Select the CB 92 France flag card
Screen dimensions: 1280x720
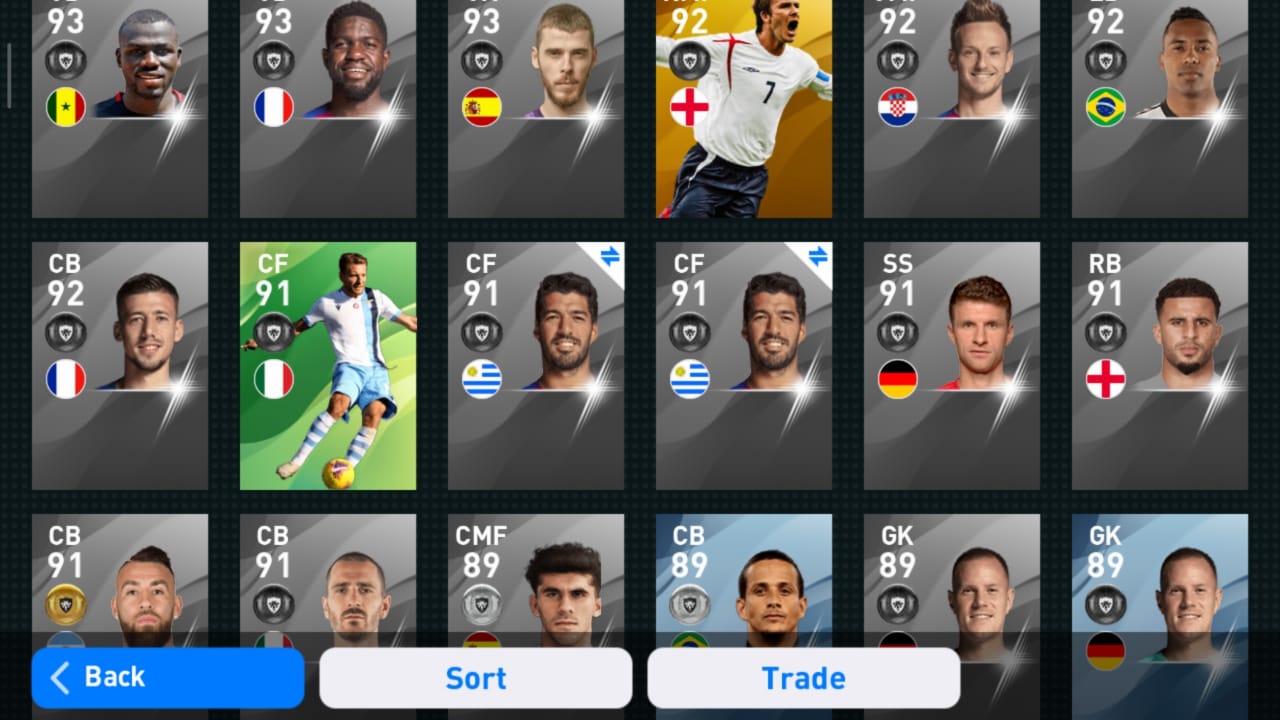[120, 366]
